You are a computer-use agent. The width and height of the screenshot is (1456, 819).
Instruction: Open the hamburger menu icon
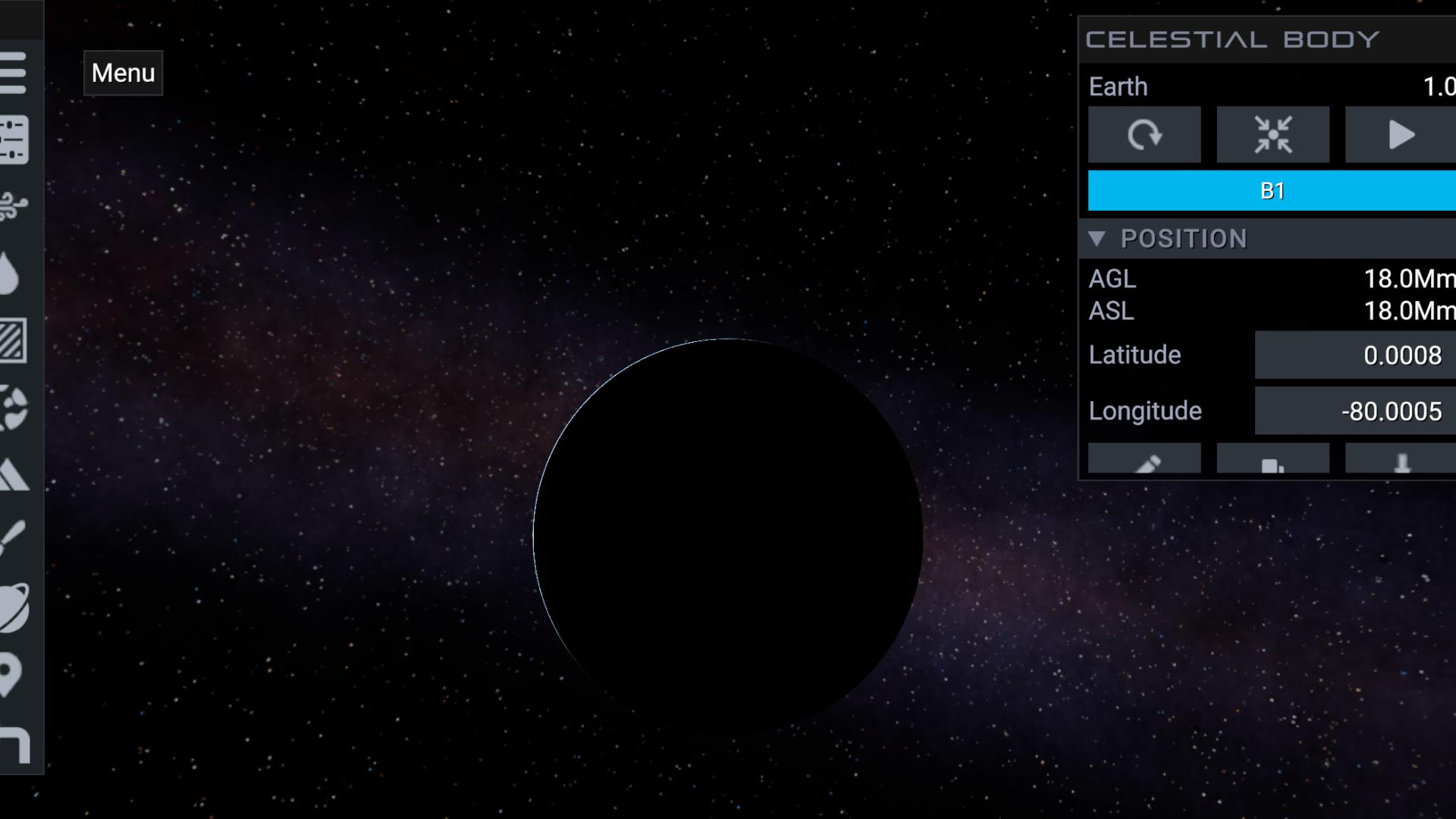(x=14, y=73)
